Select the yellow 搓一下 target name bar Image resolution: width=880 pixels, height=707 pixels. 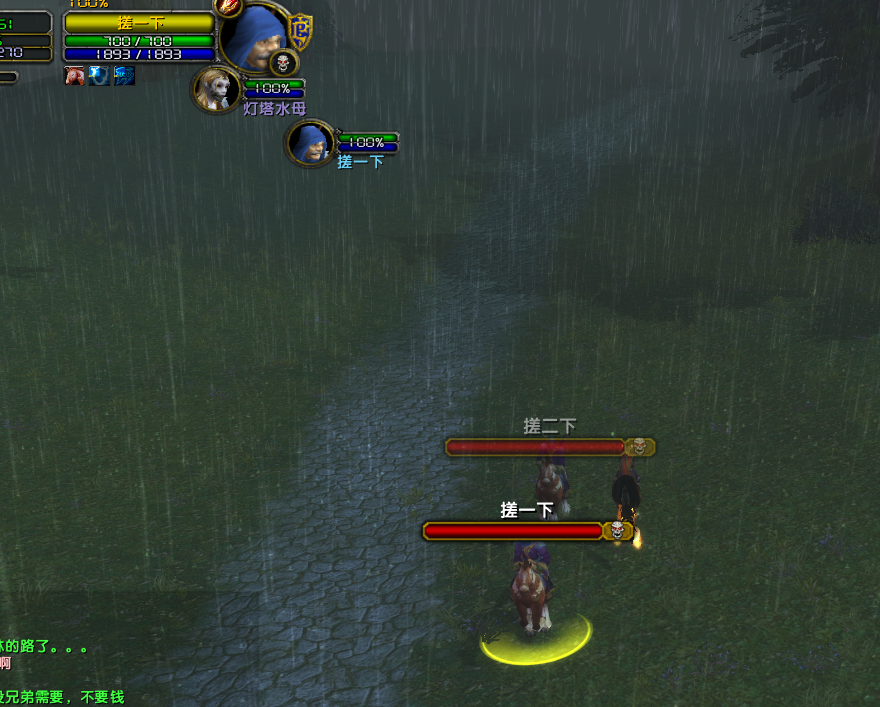pos(139,23)
